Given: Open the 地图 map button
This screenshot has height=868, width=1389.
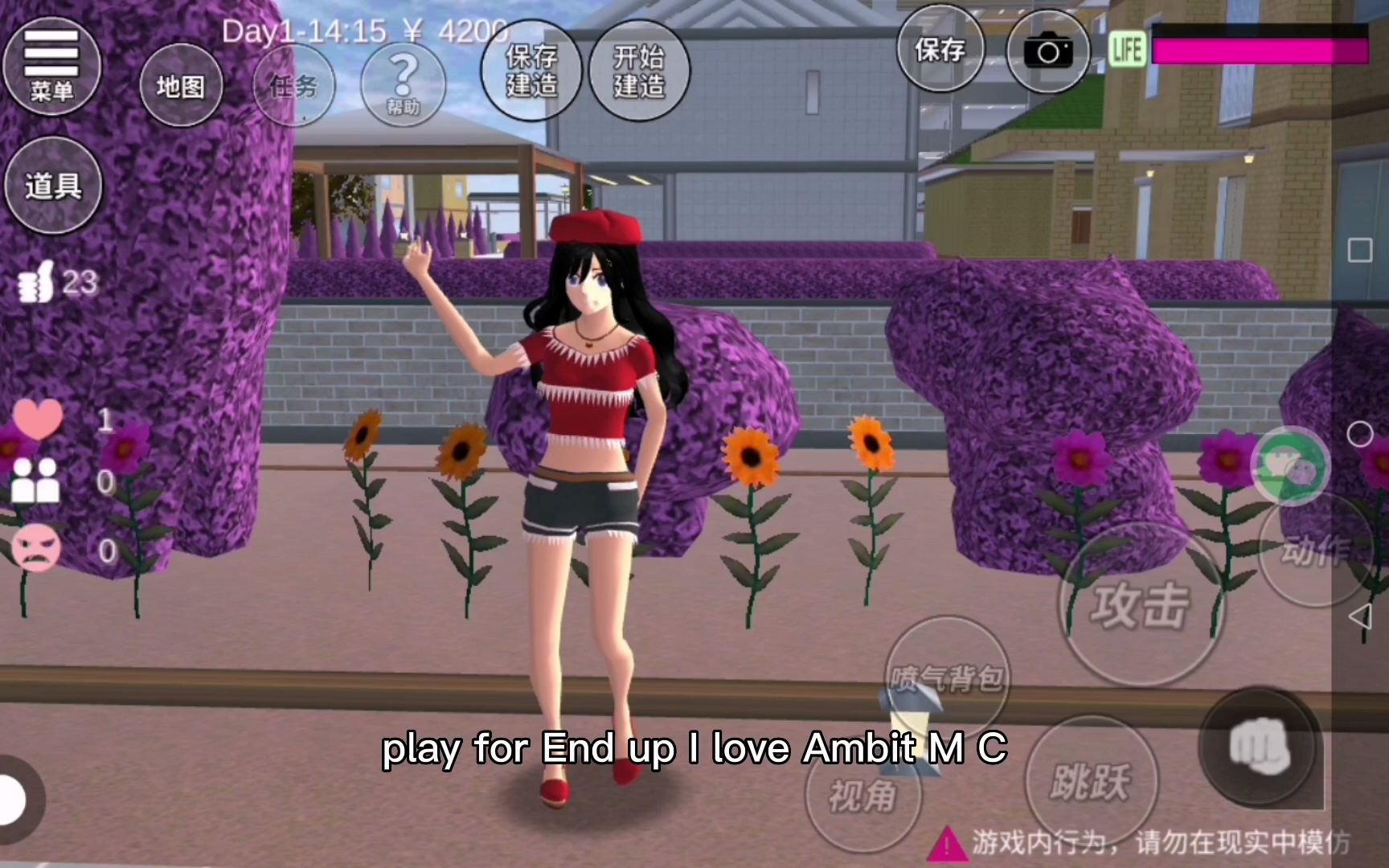Looking at the screenshot, I should (x=180, y=86).
